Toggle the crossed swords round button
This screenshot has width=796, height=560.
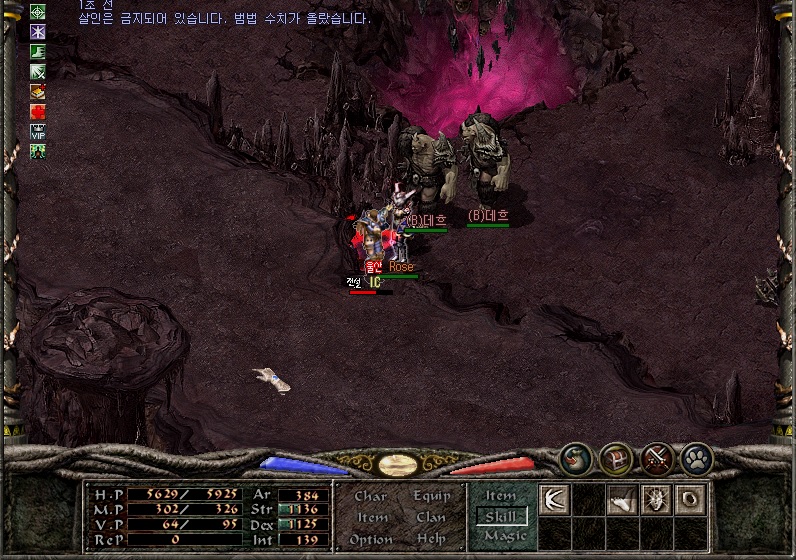tap(656, 458)
